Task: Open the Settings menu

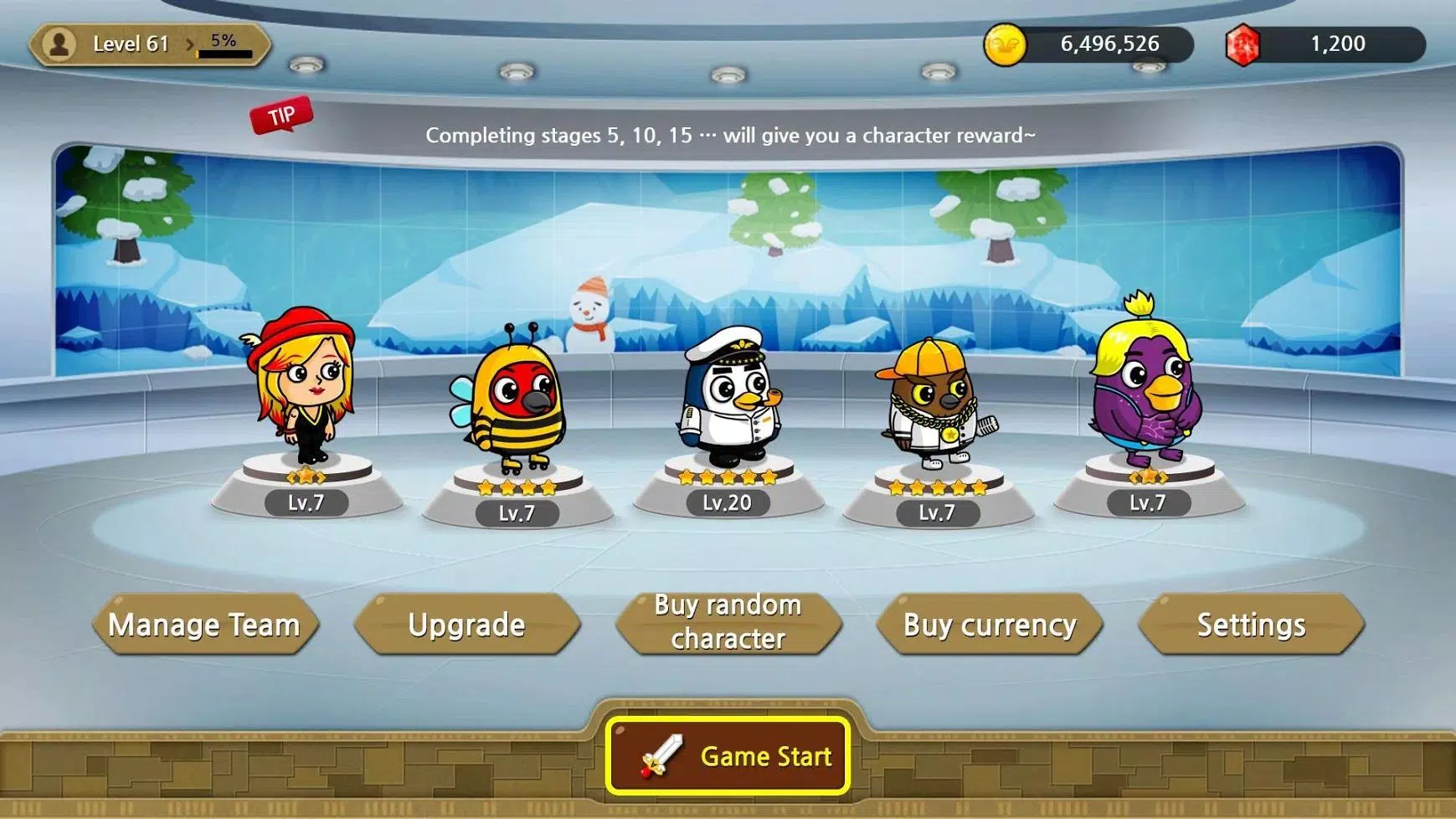Action: pyautogui.click(x=1251, y=624)
